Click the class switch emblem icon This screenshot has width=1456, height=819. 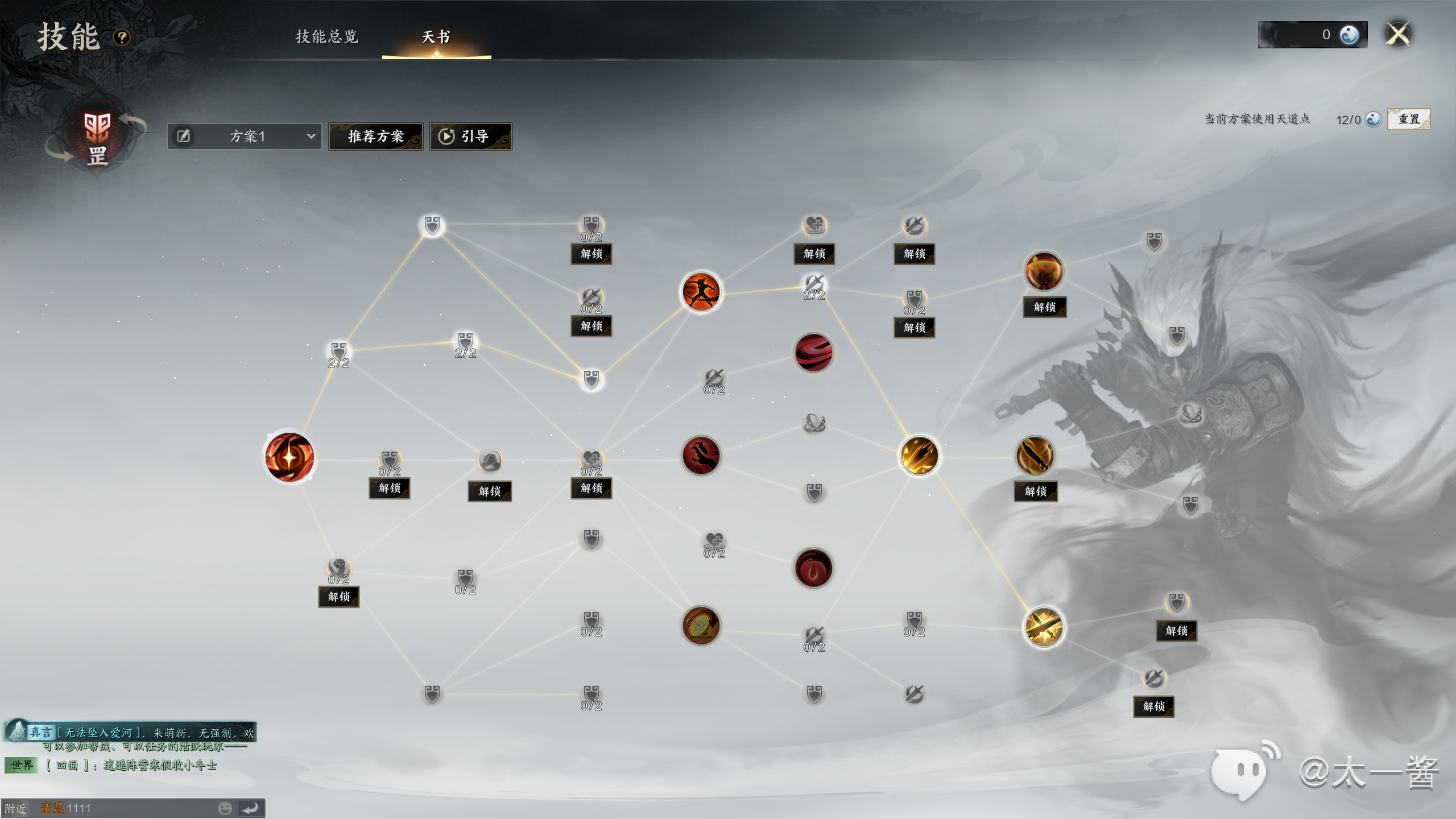pyautogui.click(x=97, y=138)
